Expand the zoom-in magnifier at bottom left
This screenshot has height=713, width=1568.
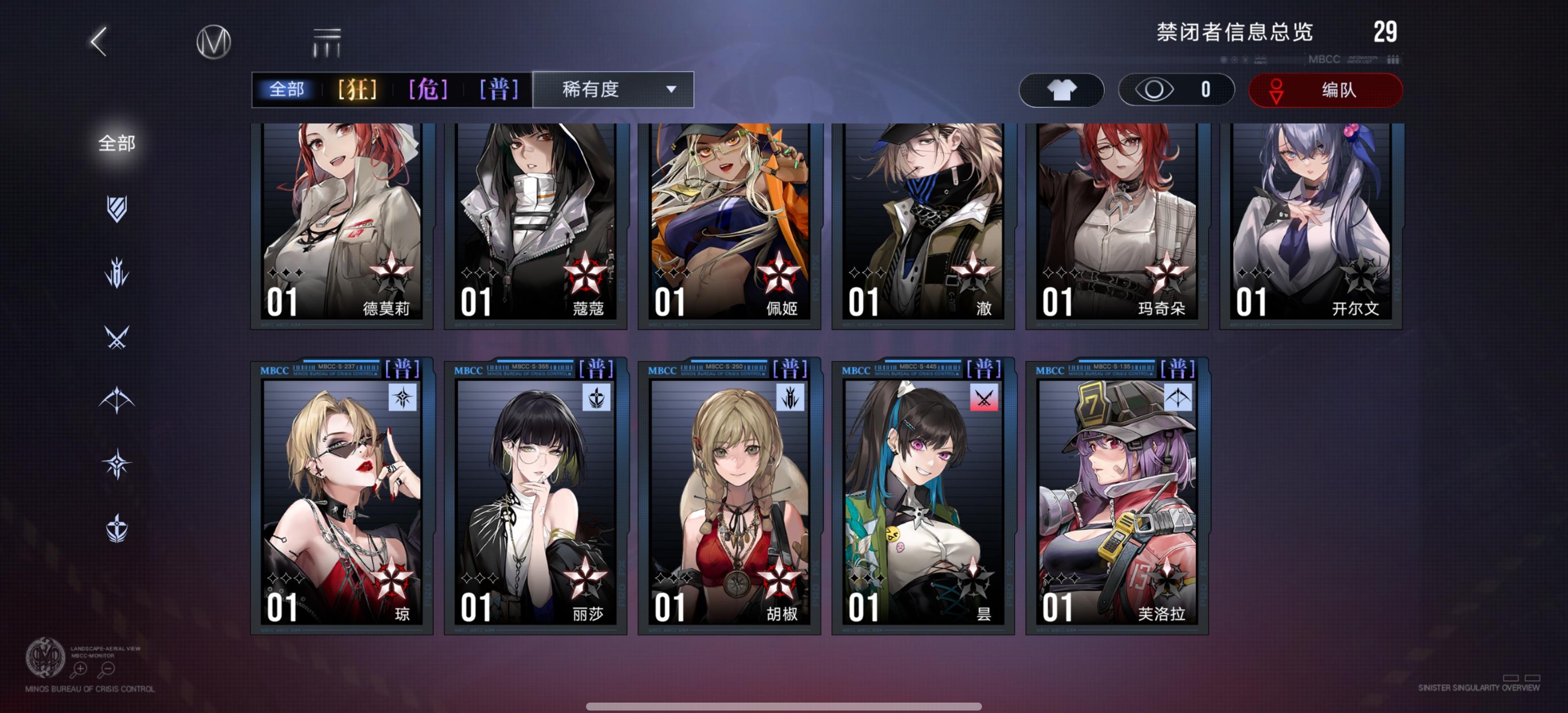(79, 669)
